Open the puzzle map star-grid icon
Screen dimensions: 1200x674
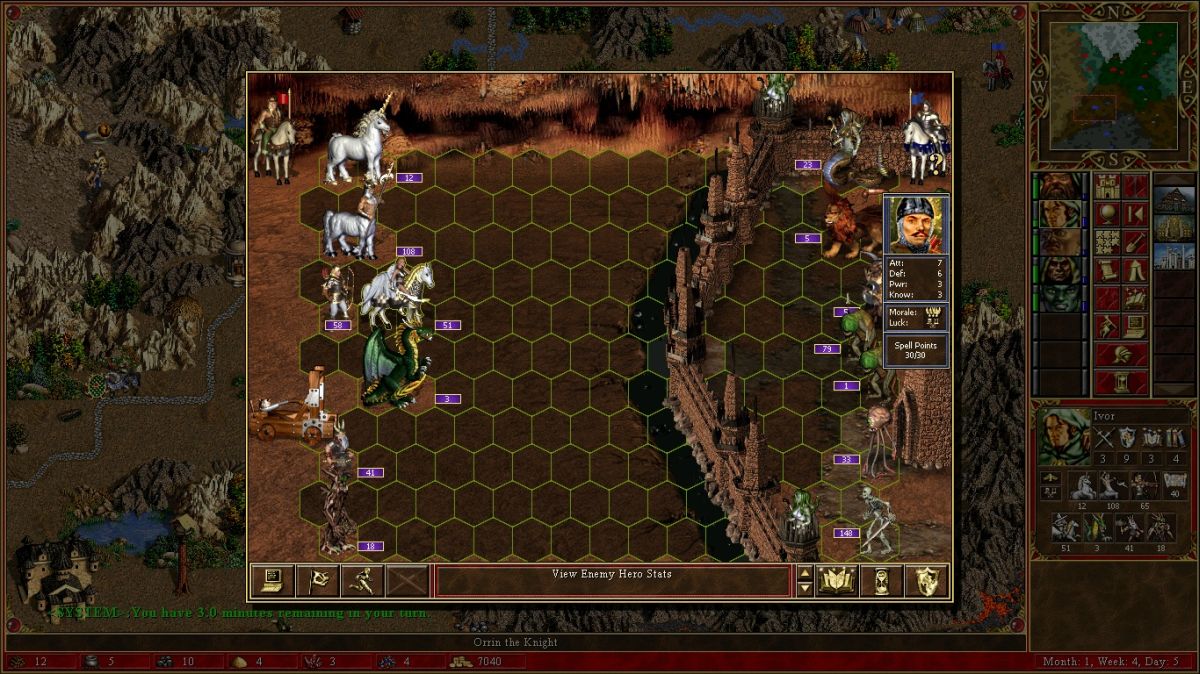tap(1107, 242)
